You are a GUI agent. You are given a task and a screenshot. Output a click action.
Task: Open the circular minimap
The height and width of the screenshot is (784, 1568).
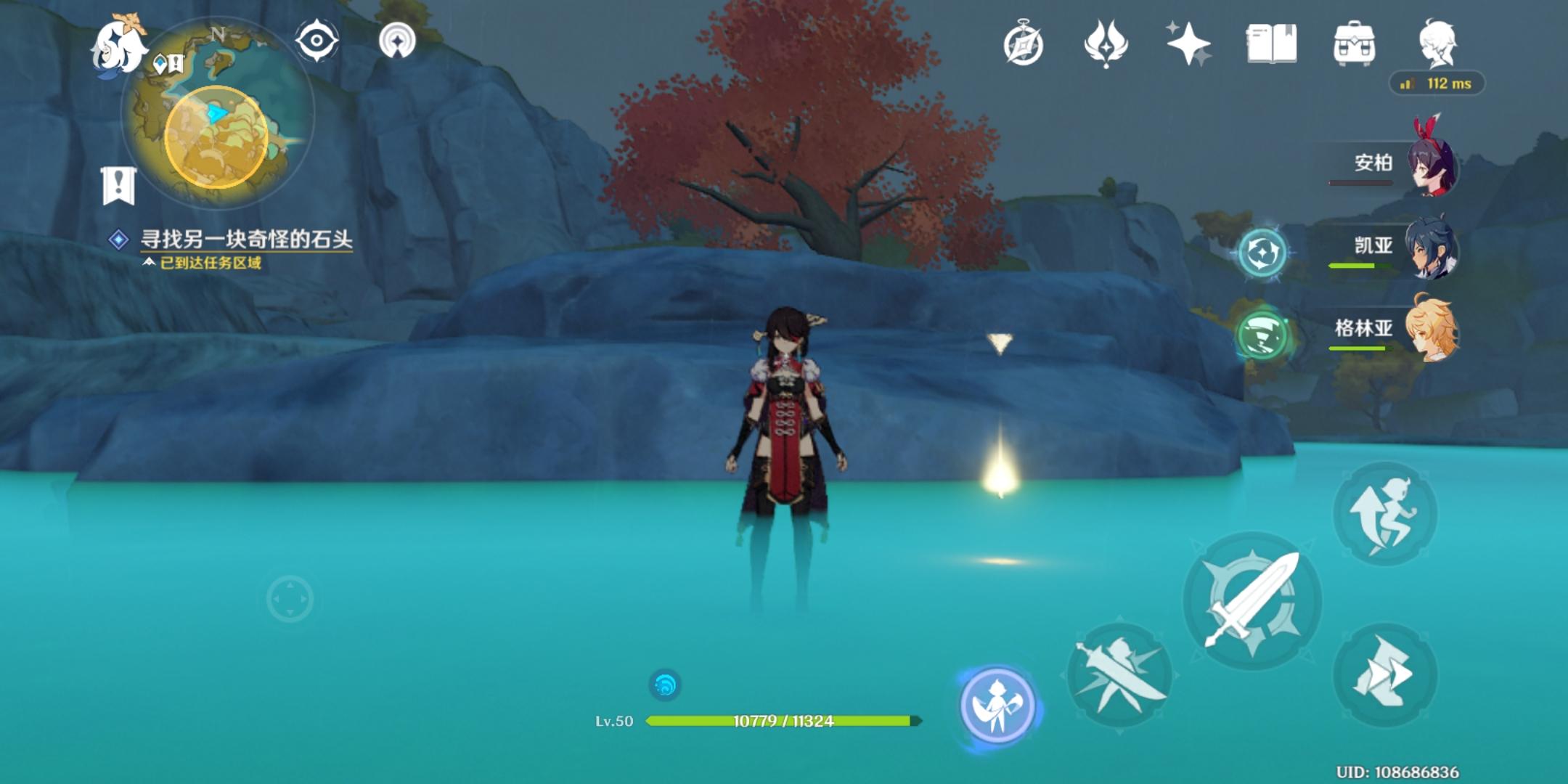point(218,116)
